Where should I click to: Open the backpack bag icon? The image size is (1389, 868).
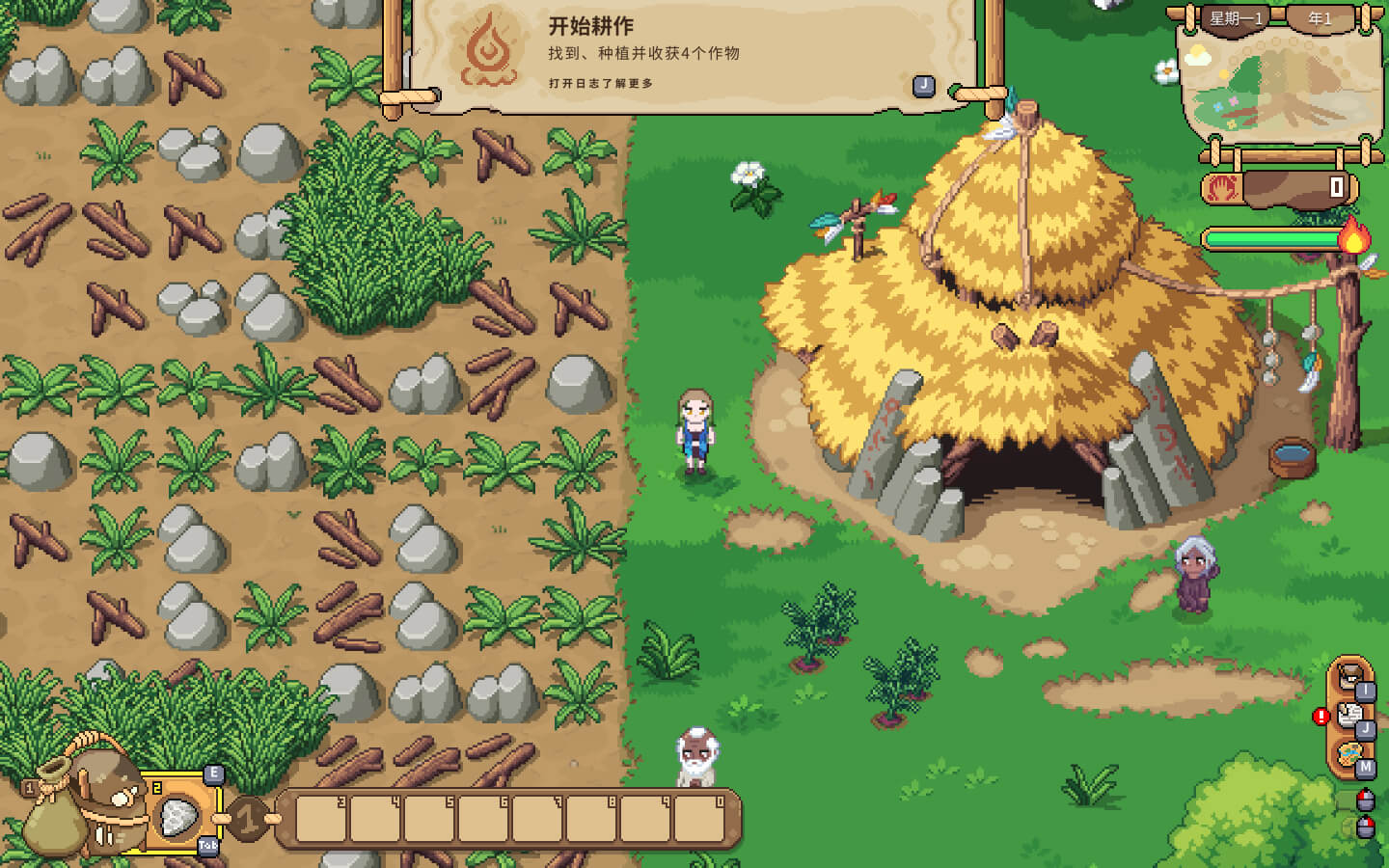click(104, 800)
